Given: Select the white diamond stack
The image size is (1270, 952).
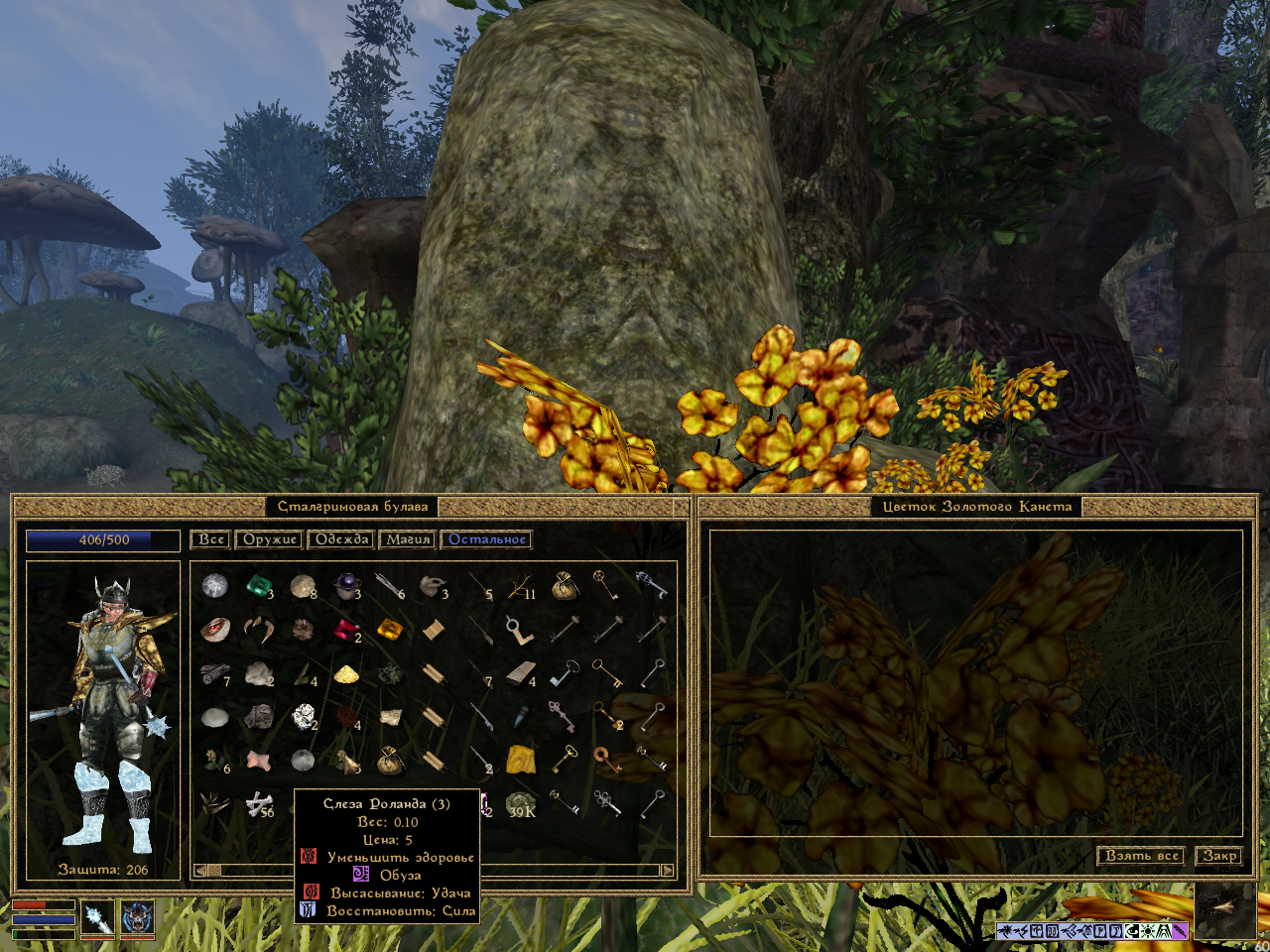Looking at the screenshot, I should coord(303,716).
